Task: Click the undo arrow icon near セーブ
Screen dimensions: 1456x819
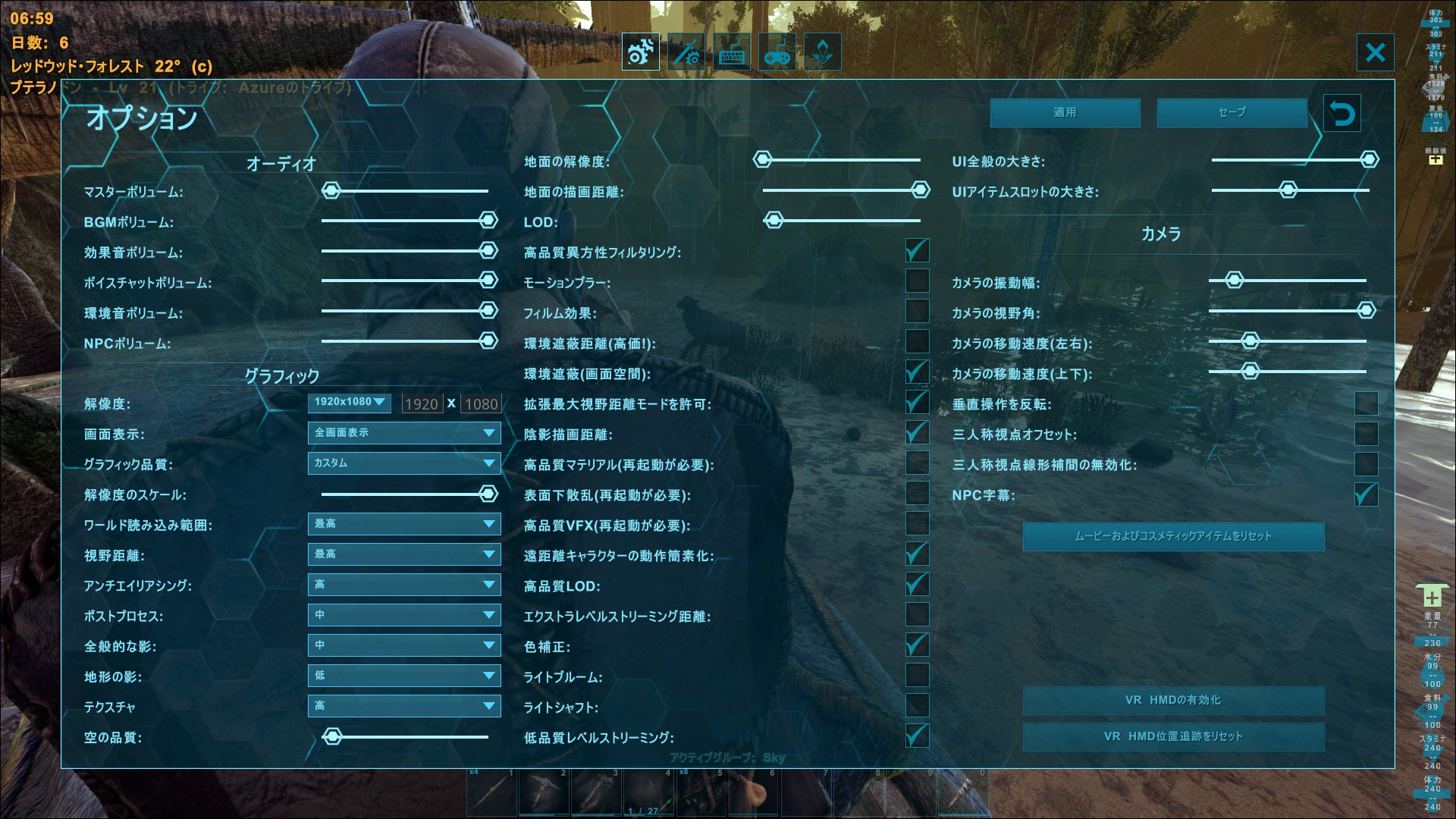Action: click(1341, 113)
